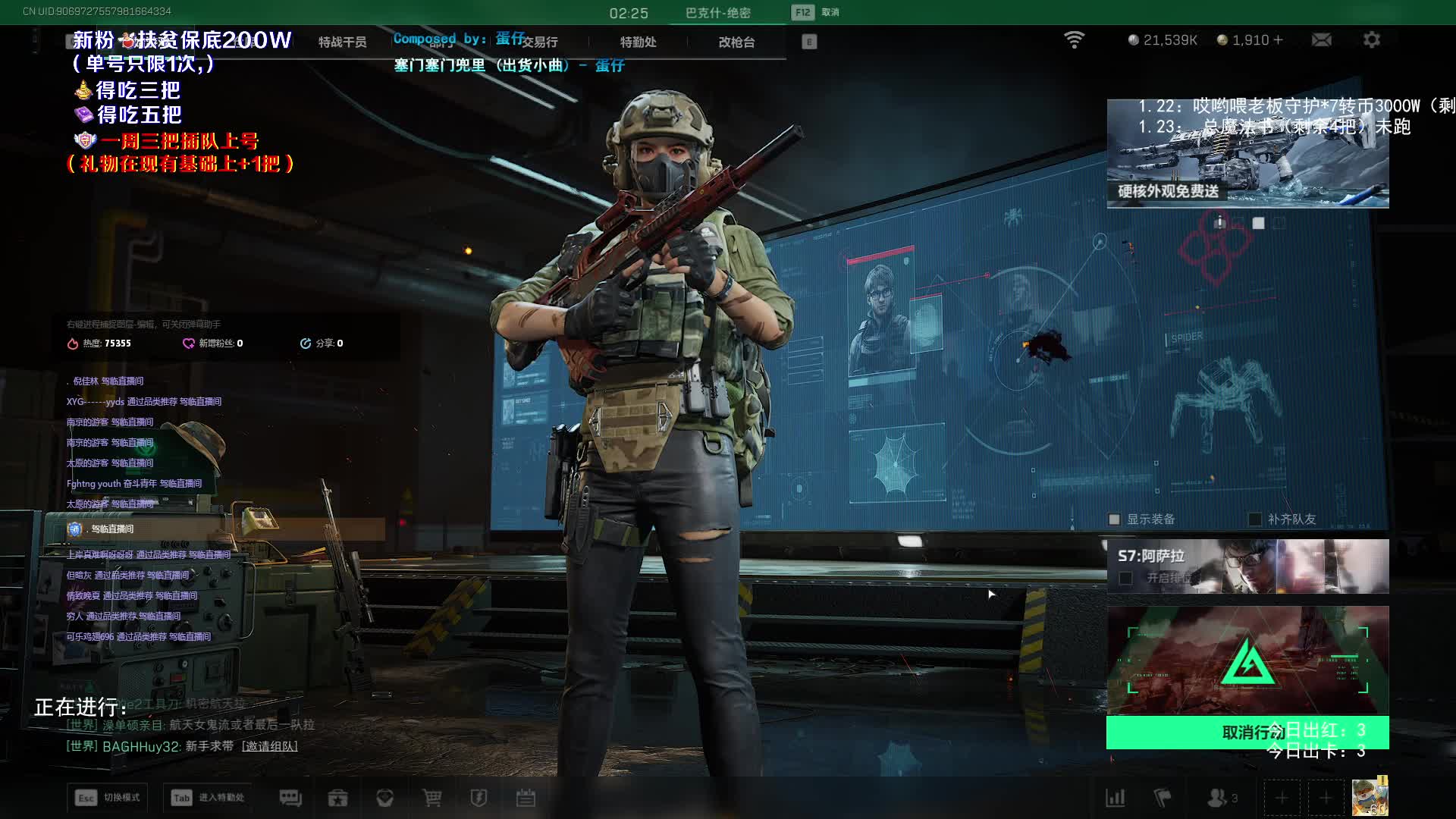Switch to the 特勤处 tab
Image resolution: width=1456 pixels, height=819 pixels.
(638, 42)
